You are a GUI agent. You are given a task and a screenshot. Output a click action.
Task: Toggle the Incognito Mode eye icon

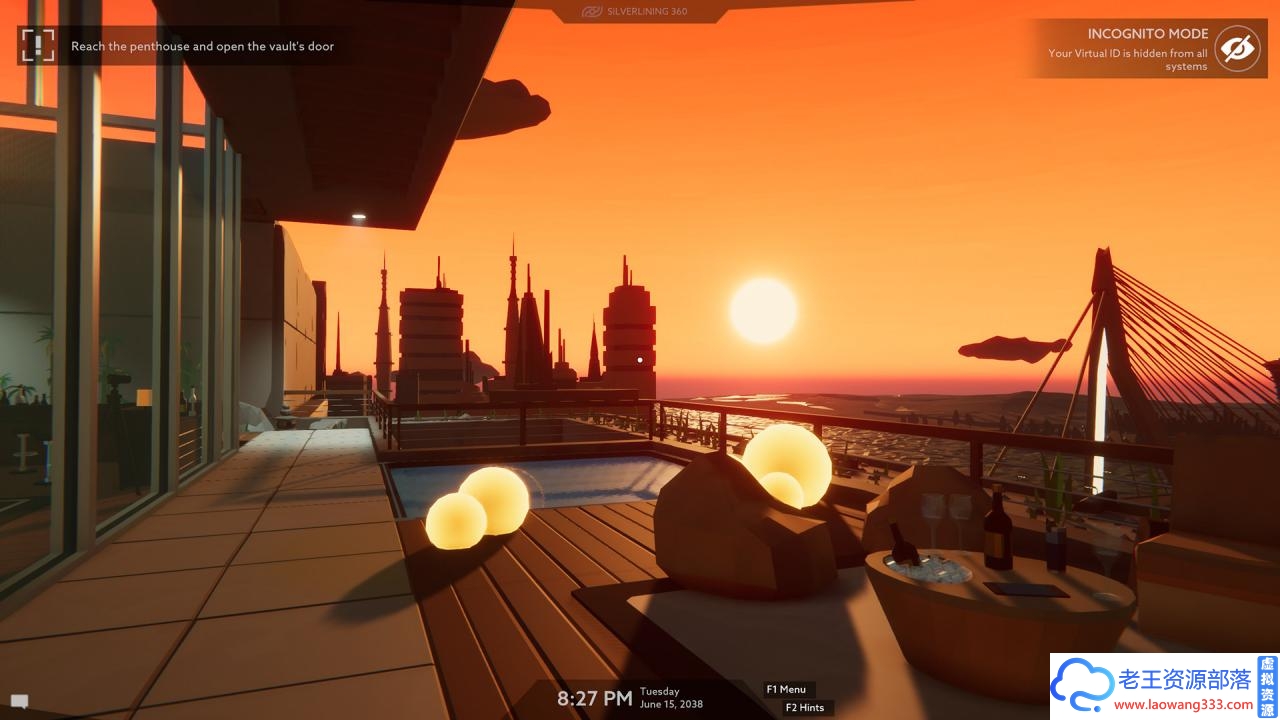point(1237,49)
